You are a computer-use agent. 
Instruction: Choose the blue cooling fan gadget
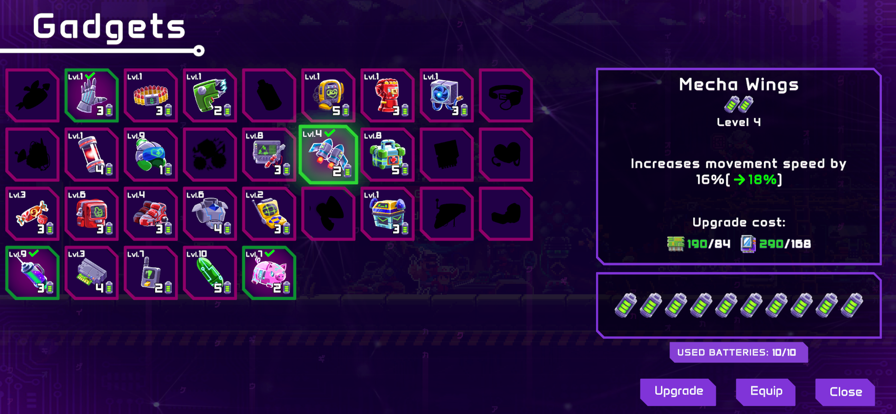(446, 96)
